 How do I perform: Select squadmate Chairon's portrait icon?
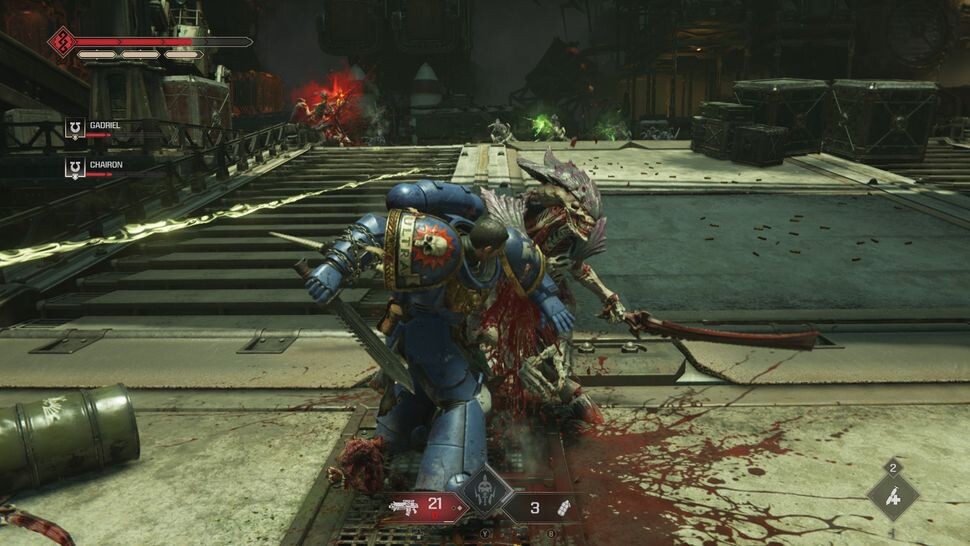click(75, 167)
